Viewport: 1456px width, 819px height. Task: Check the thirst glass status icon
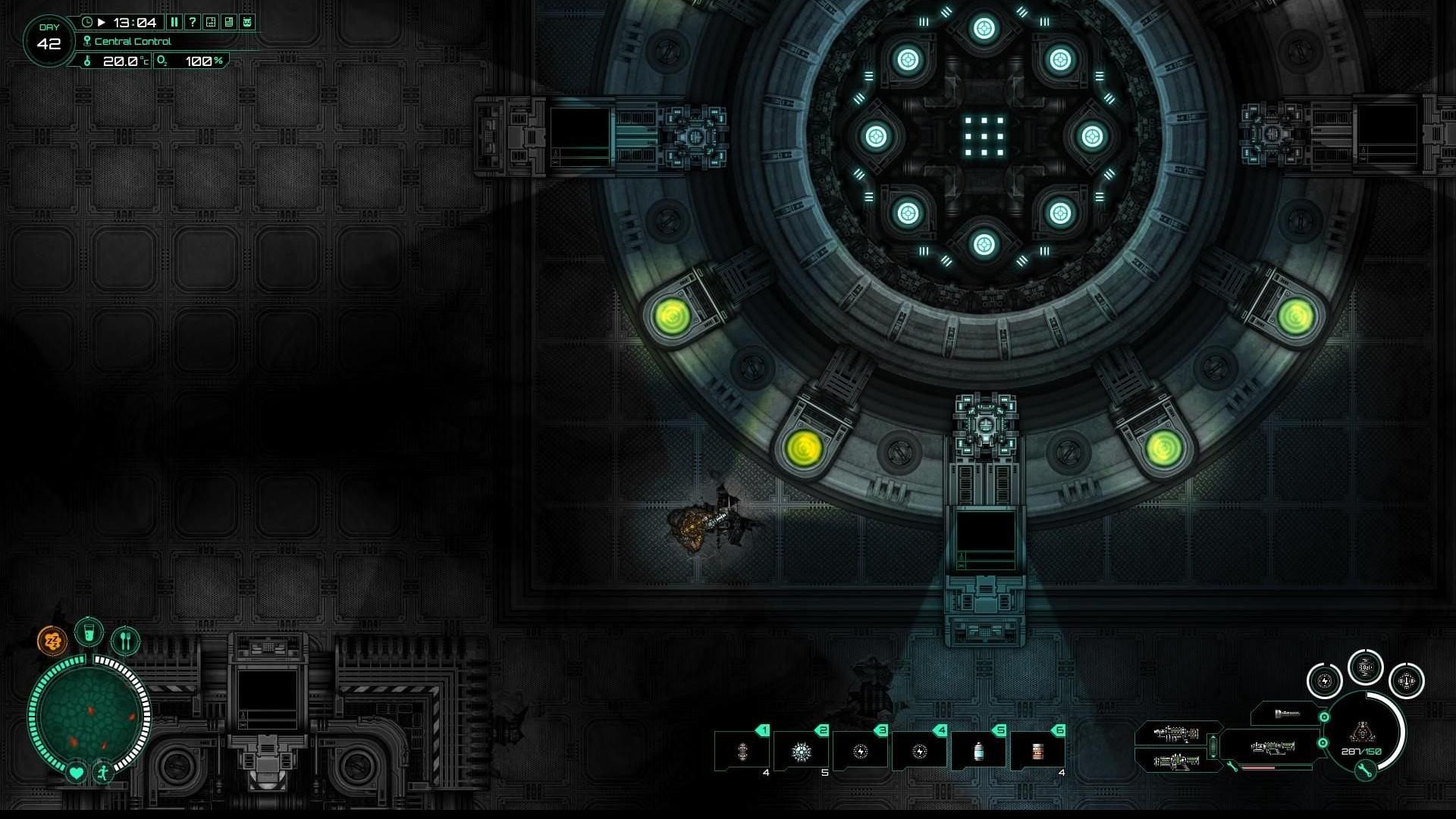pos(89,632)
